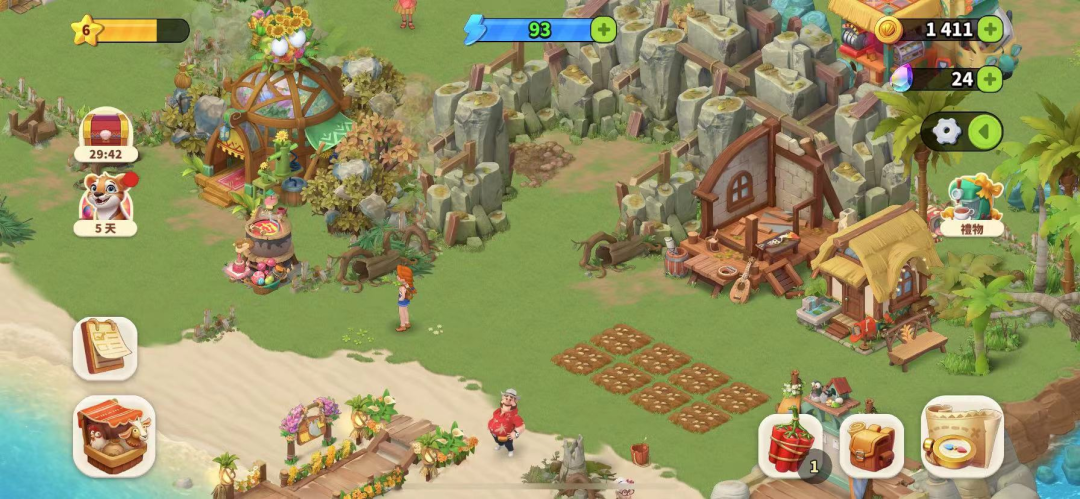Buy more gold coins with plus button
This screenshot has height=499, width=1080.
coord(990,29)
